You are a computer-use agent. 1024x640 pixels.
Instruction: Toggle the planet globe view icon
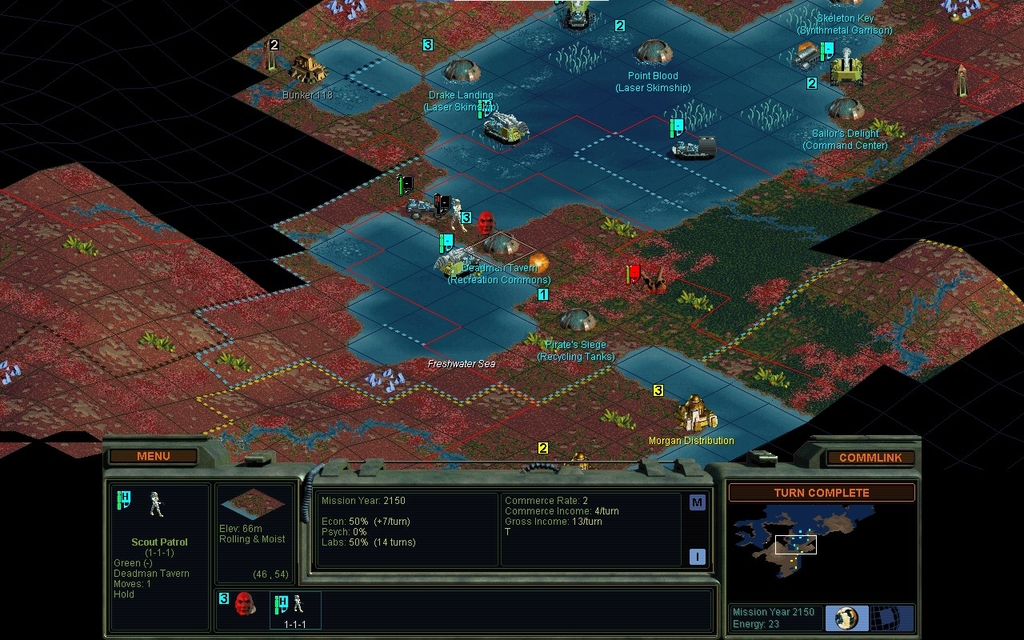[846, 617]
